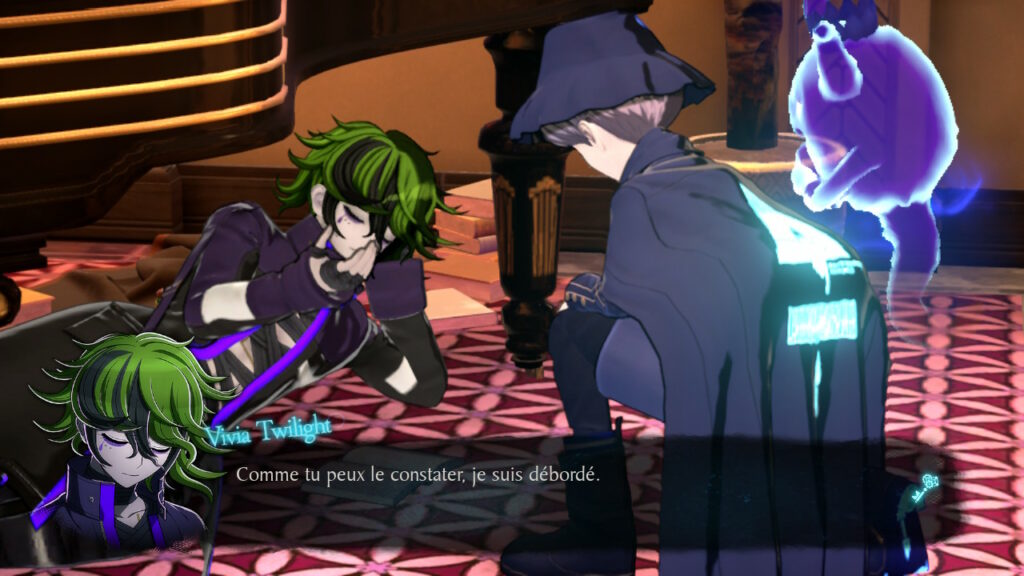This screenshot has width=1024, height=576.
Task: Advance dialogue with the glowing key icon
Action: click(925, 489)
